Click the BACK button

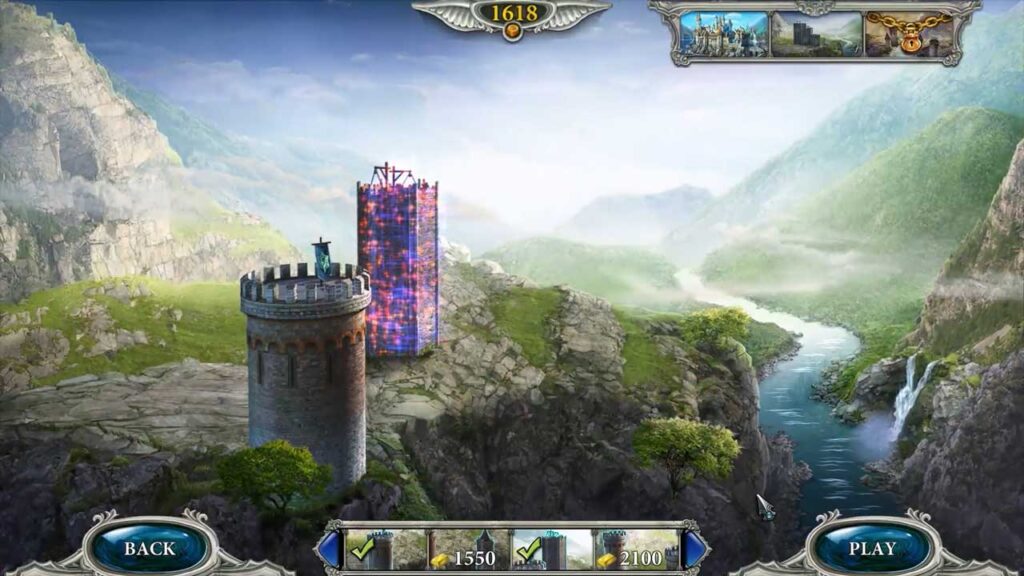click(149, 548)
